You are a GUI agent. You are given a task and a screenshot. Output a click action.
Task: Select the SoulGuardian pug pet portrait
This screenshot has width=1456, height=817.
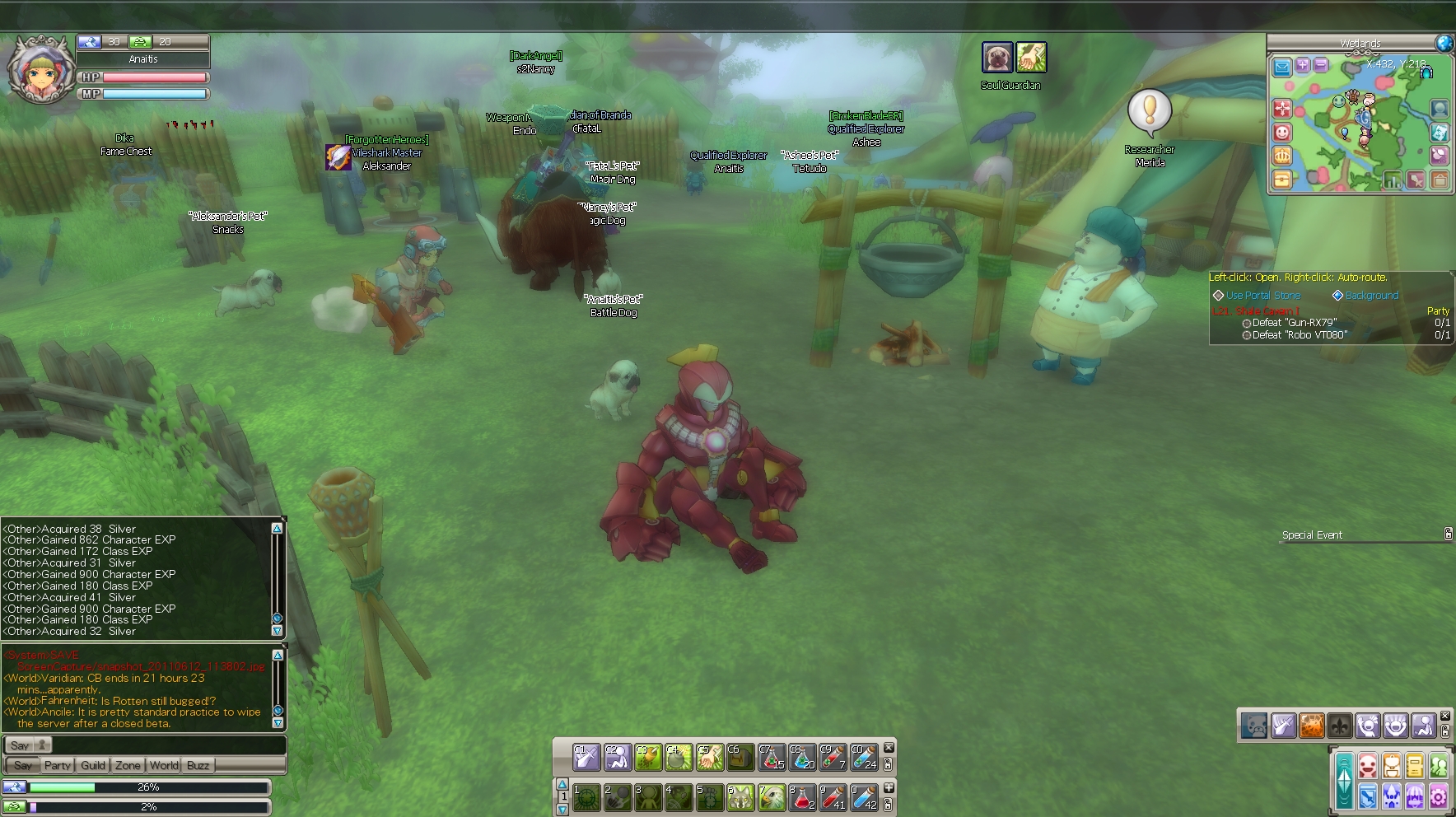point(996,58)
